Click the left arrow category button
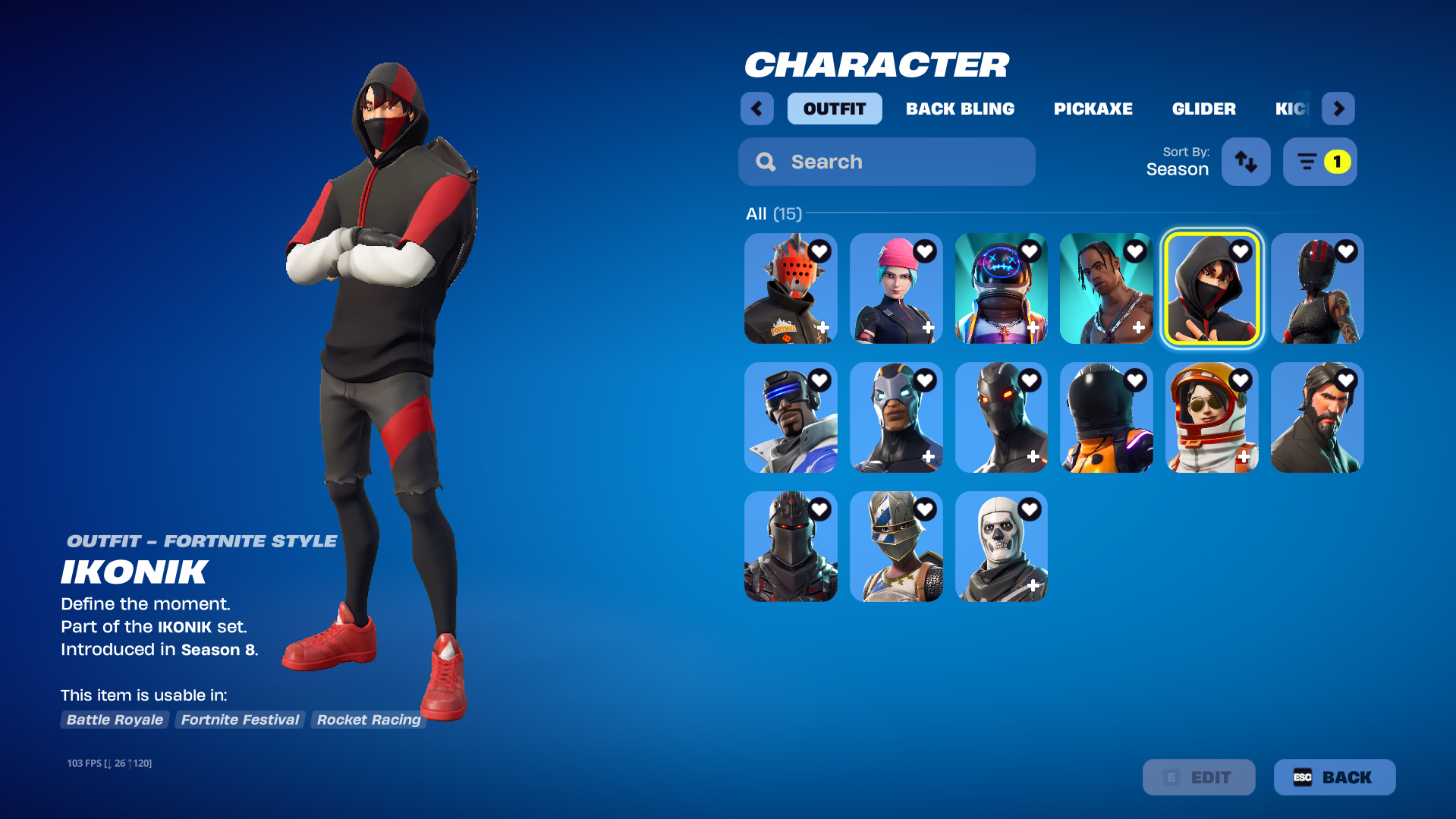The width and height of the screenshot is (1456, 819). [756, 109]
